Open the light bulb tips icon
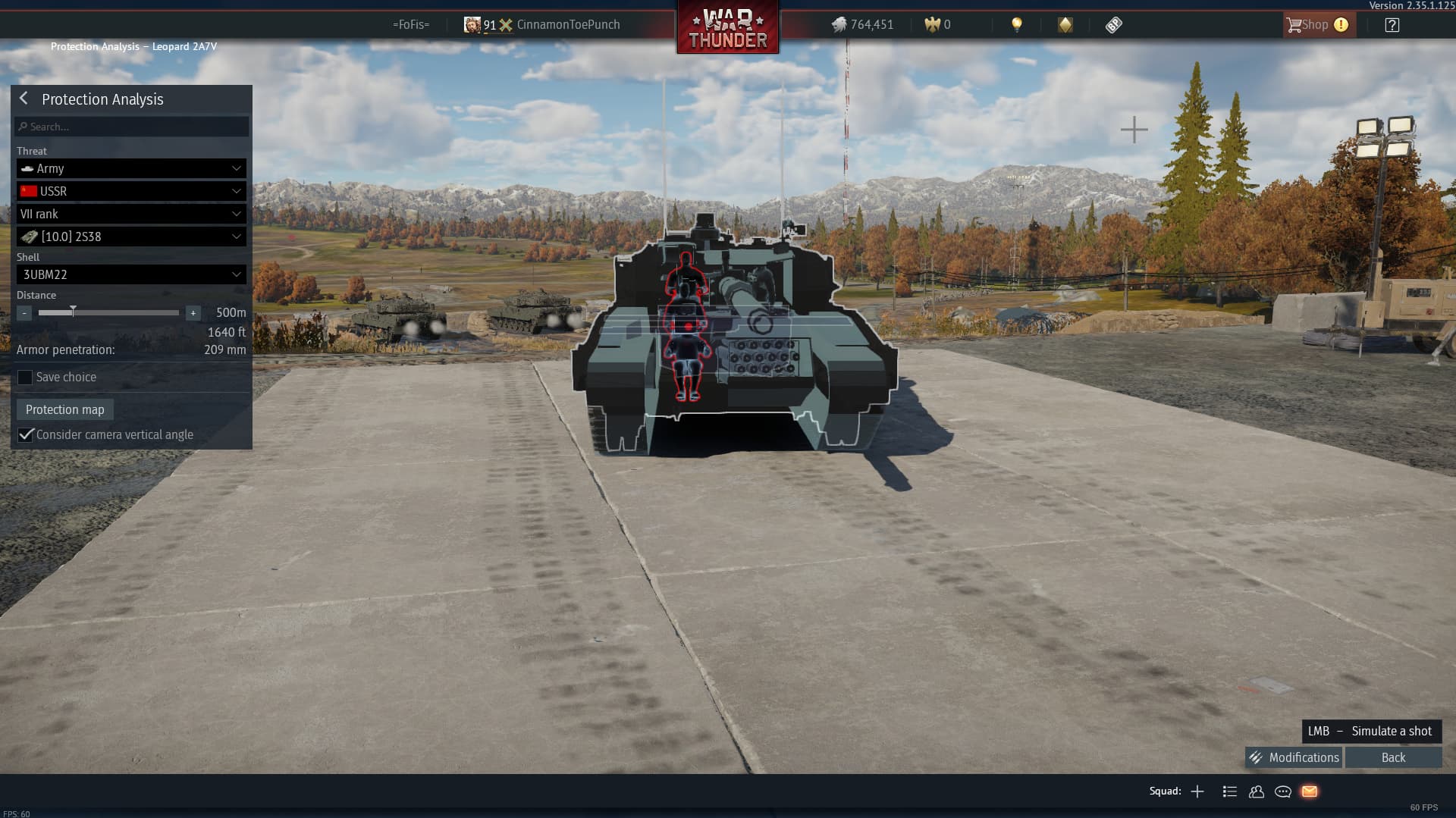The height and width of the screenshot is (818, 1456). (1016, 24)
